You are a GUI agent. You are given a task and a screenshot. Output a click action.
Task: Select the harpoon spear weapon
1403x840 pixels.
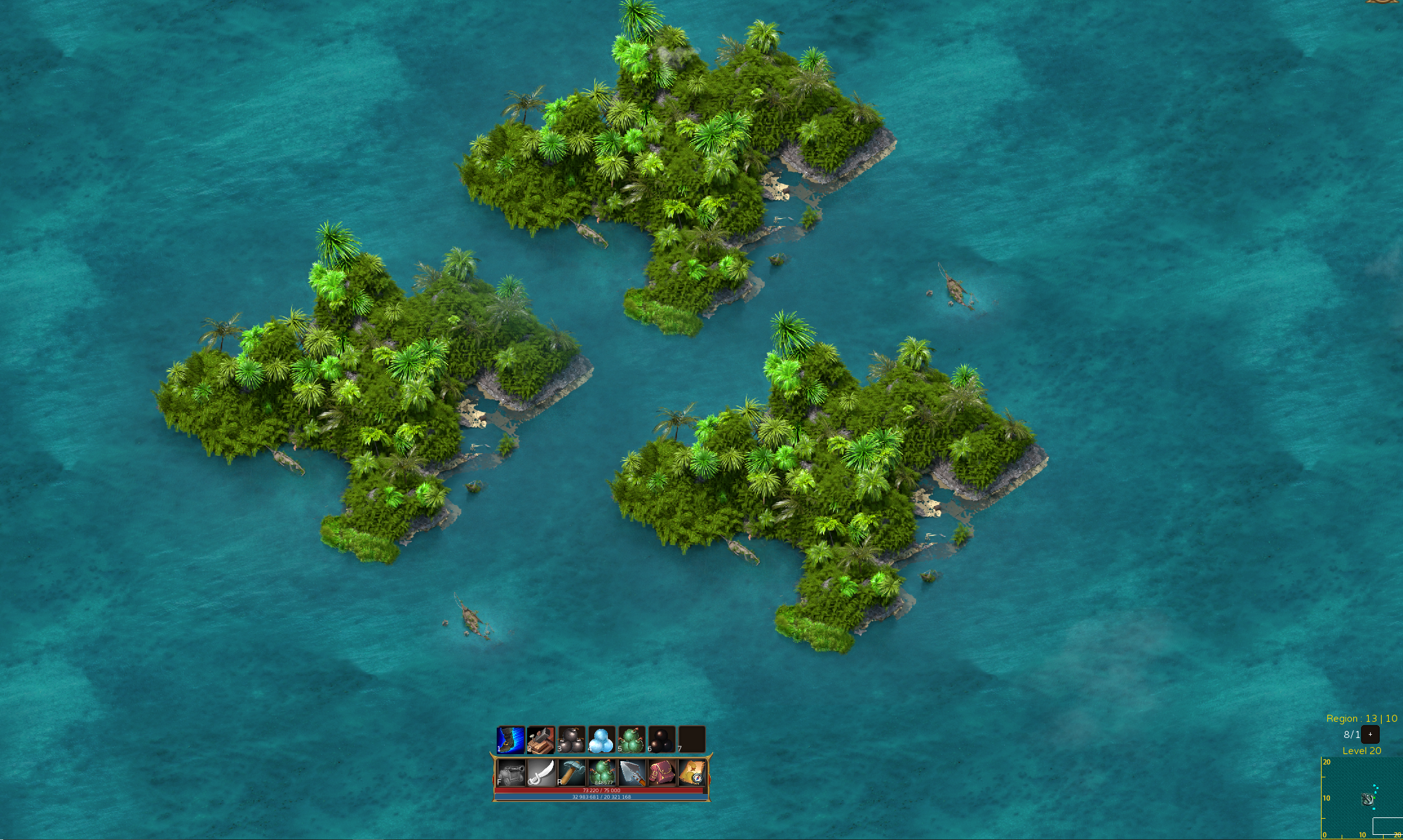click(631, 773)
